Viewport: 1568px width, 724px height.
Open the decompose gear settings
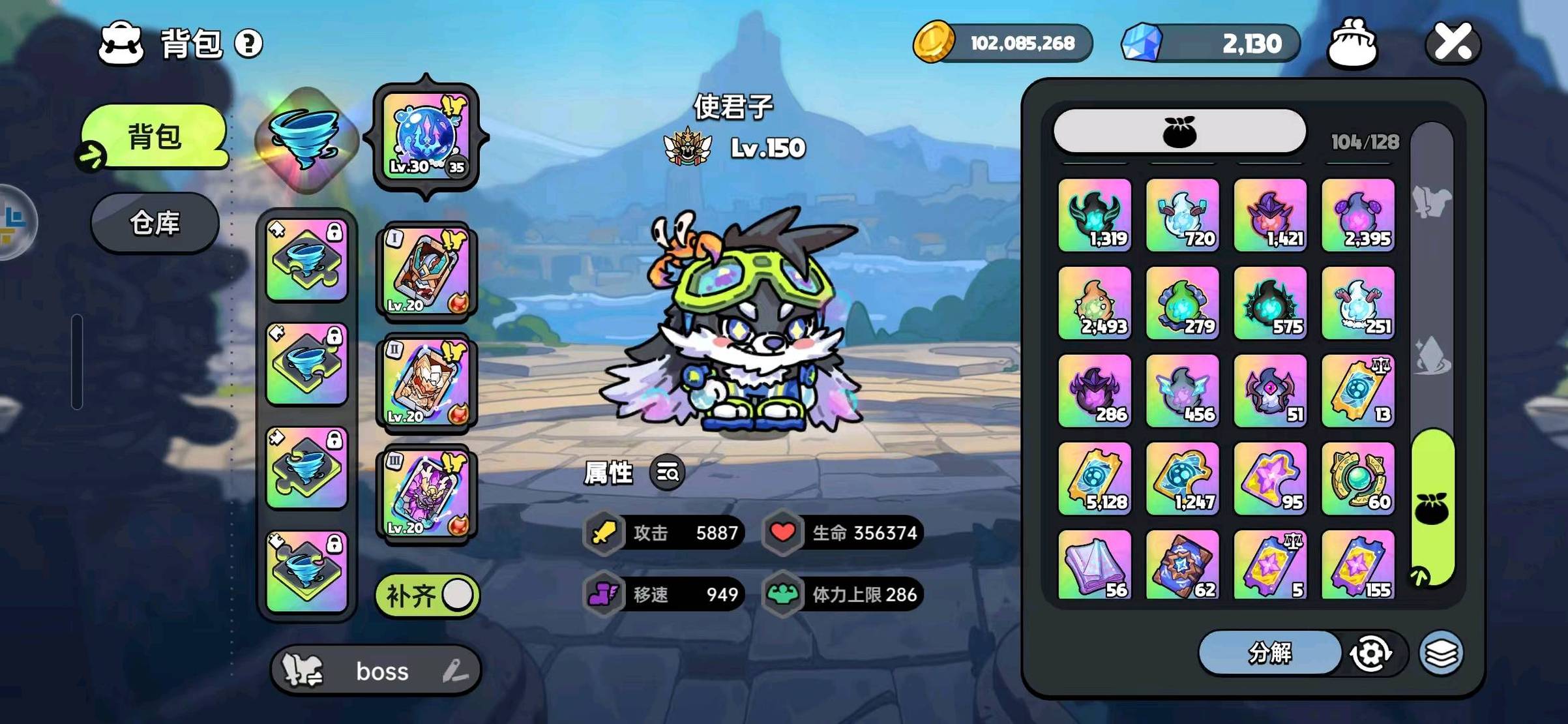coord(1370,653)
